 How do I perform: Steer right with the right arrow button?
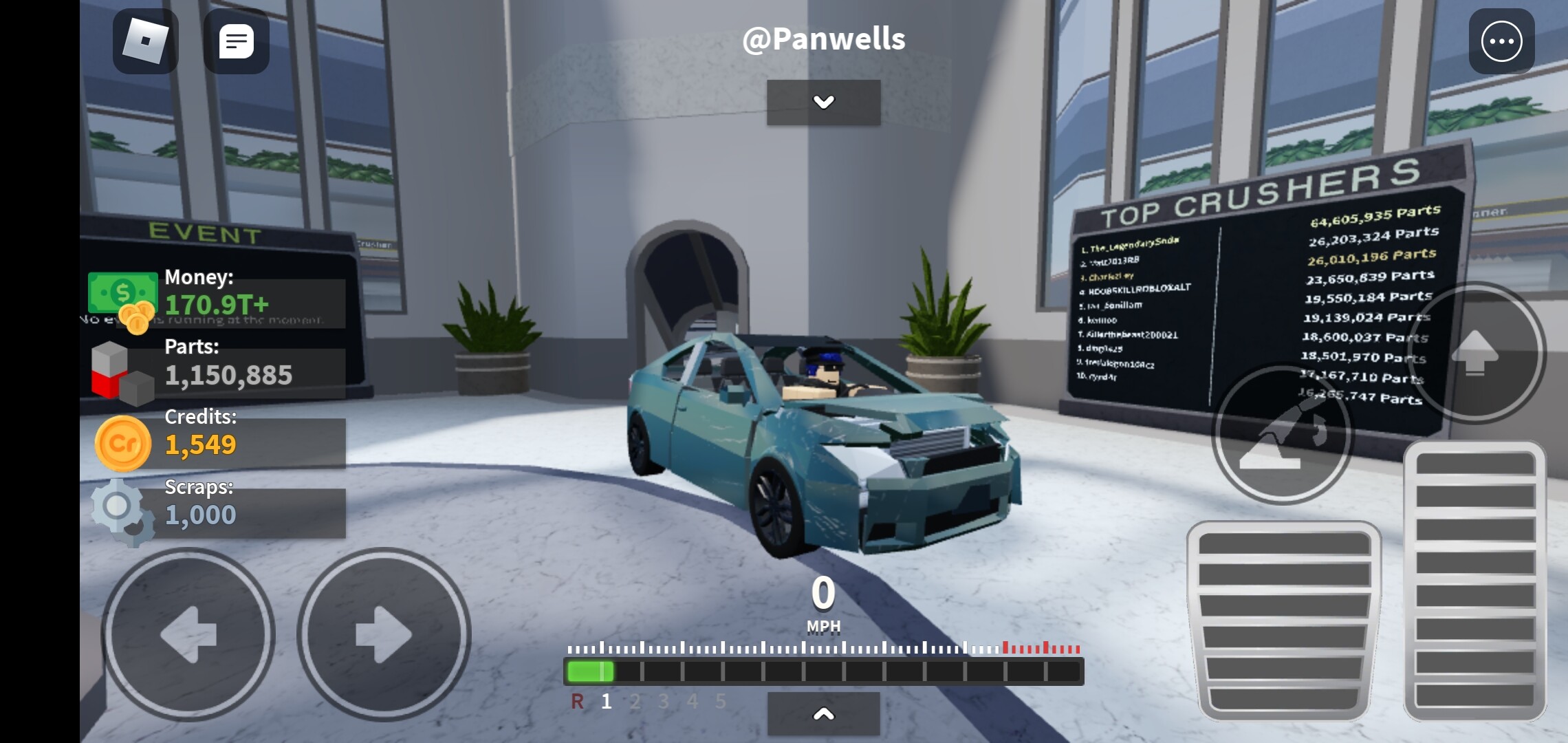384,634
